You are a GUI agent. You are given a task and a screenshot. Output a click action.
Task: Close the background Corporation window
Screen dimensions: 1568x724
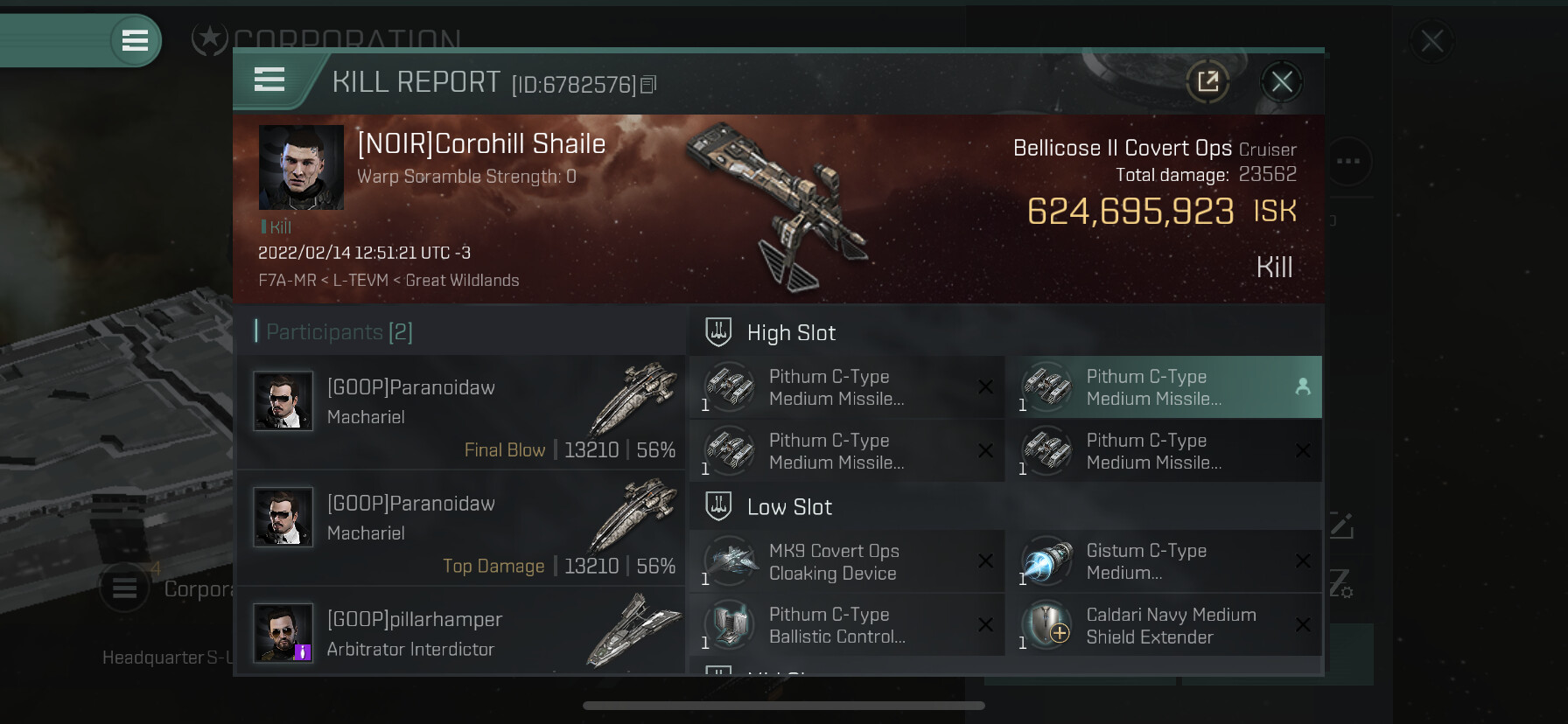(x=1431, y=41)
